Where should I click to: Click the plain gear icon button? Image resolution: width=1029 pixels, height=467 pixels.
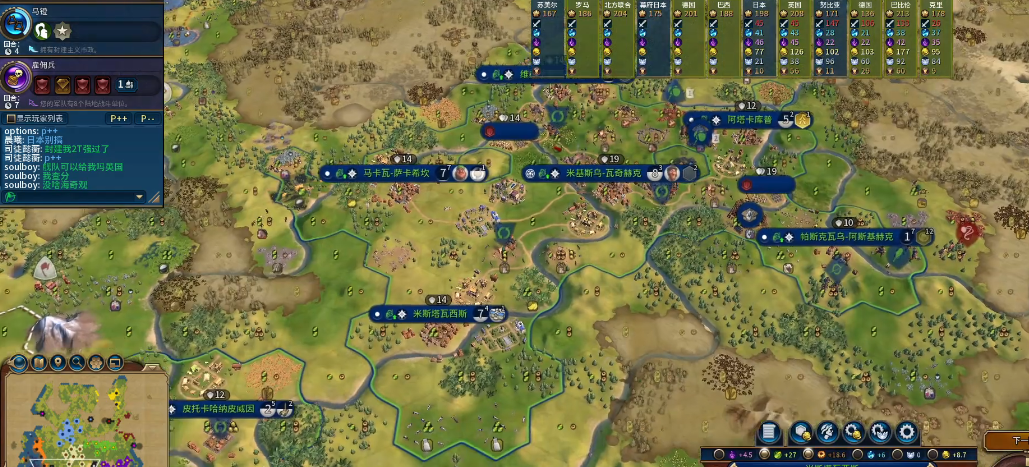coord(907,432)
